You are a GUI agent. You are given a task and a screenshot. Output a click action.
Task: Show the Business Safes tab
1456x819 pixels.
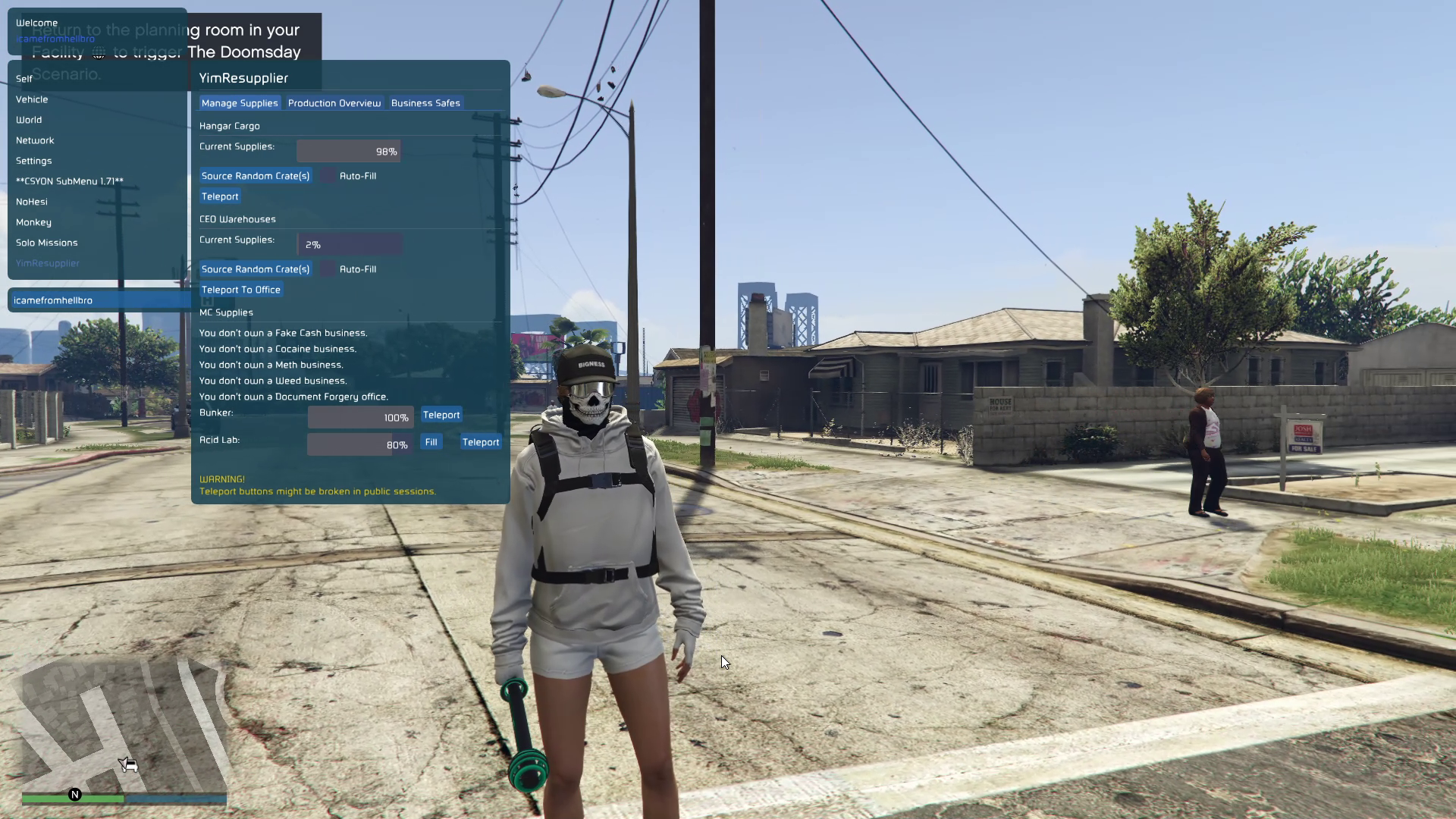point(425,103)
